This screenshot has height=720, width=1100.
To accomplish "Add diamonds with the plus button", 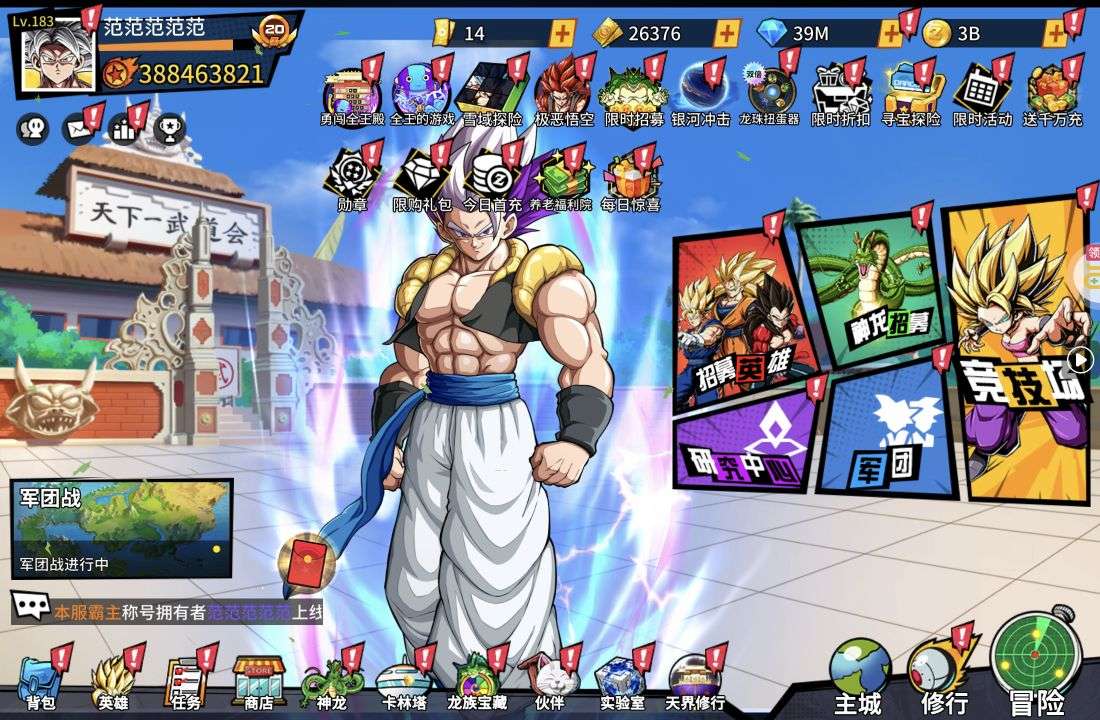I will 889,33.
